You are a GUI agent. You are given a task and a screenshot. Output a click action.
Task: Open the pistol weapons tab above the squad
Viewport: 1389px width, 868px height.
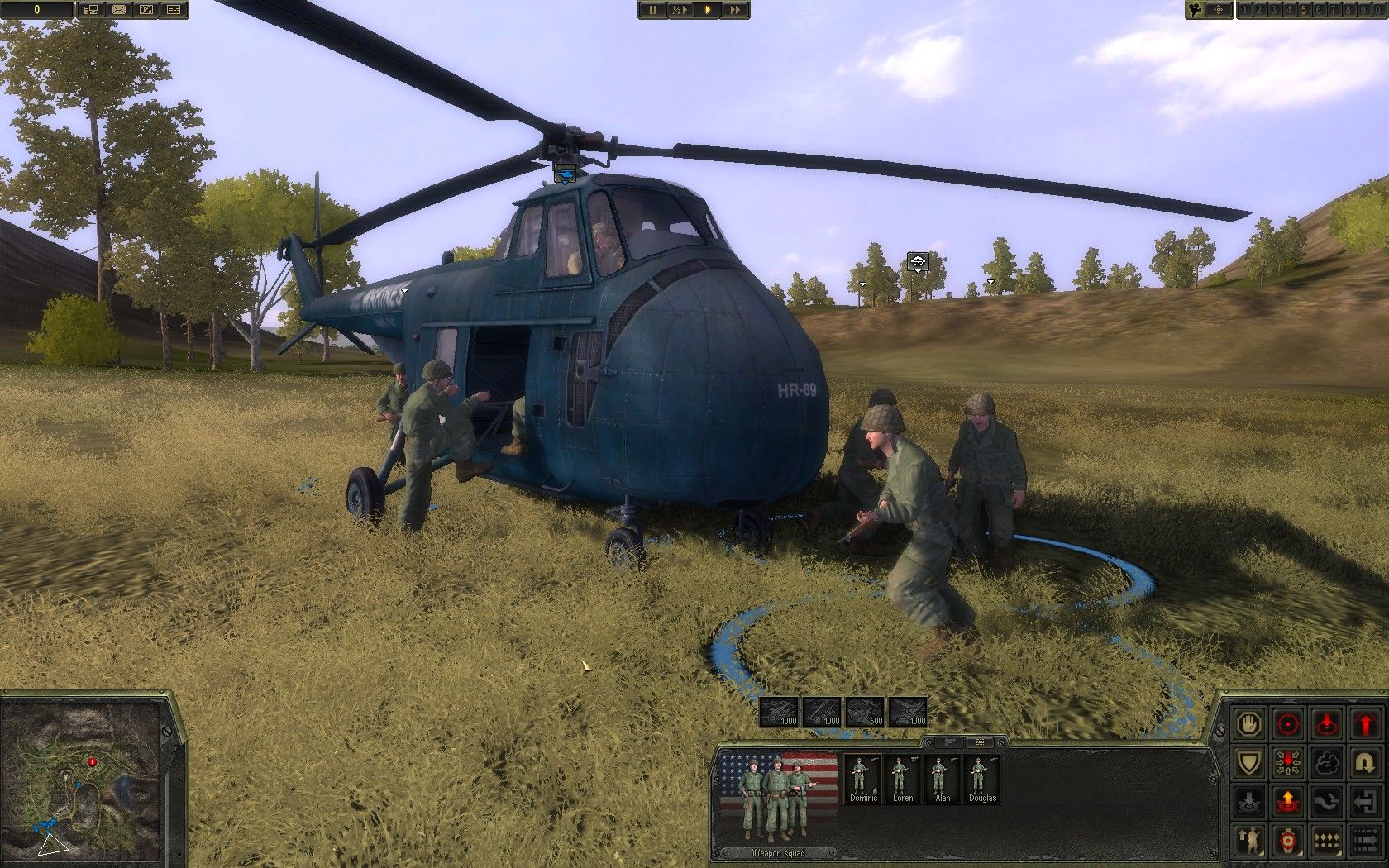coord(949,742)
